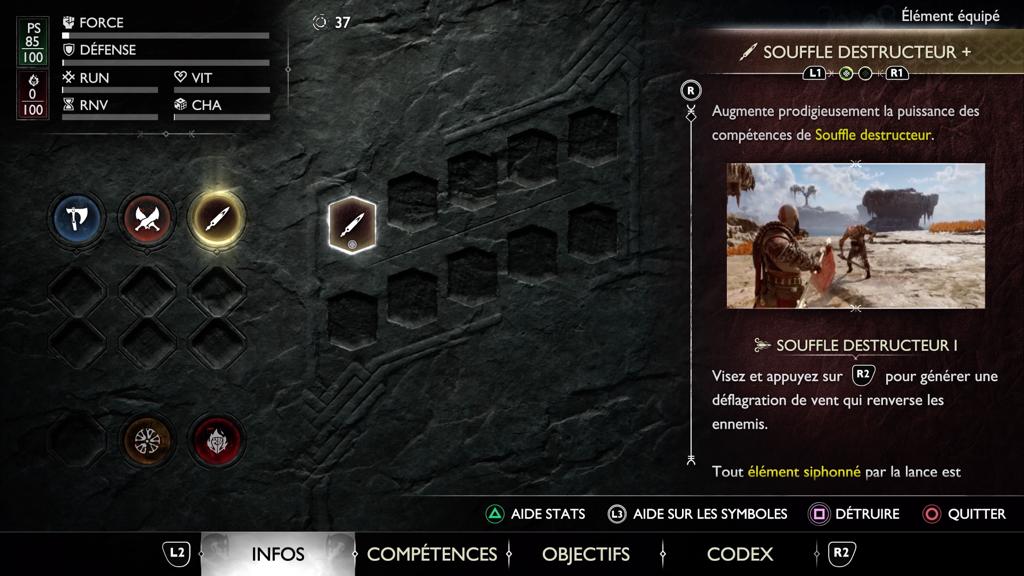This screenshot has height=576, width=1024.
Task: Open the CODEX tab
Action: [x=739, y=554]
